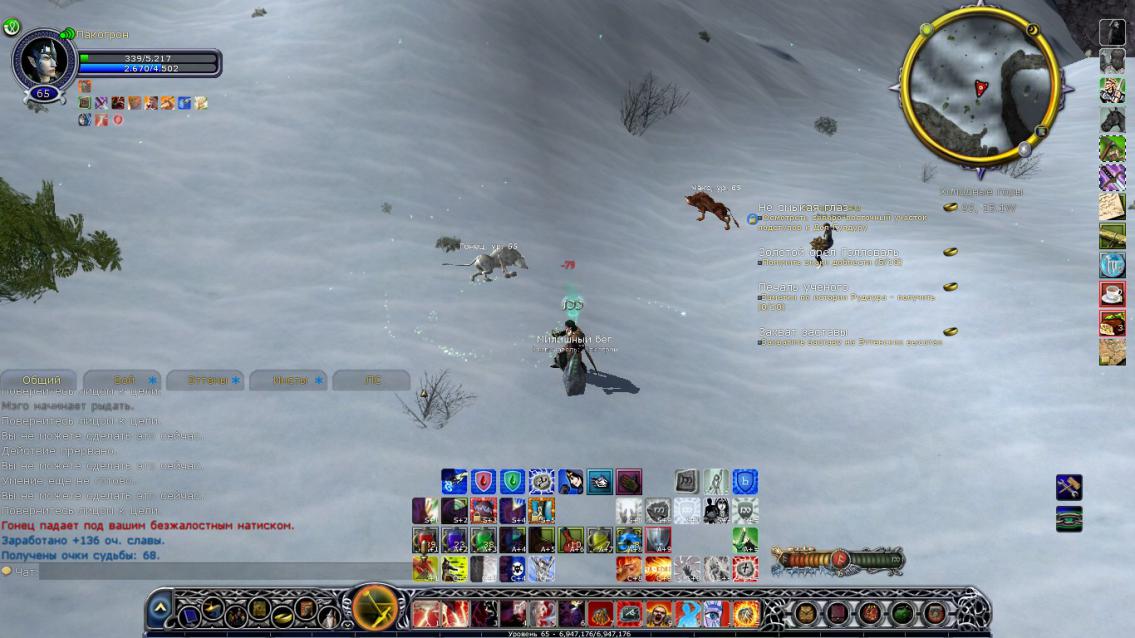Activate the green shield skill
Screen dimensions: 1135x638
point(513,482)
